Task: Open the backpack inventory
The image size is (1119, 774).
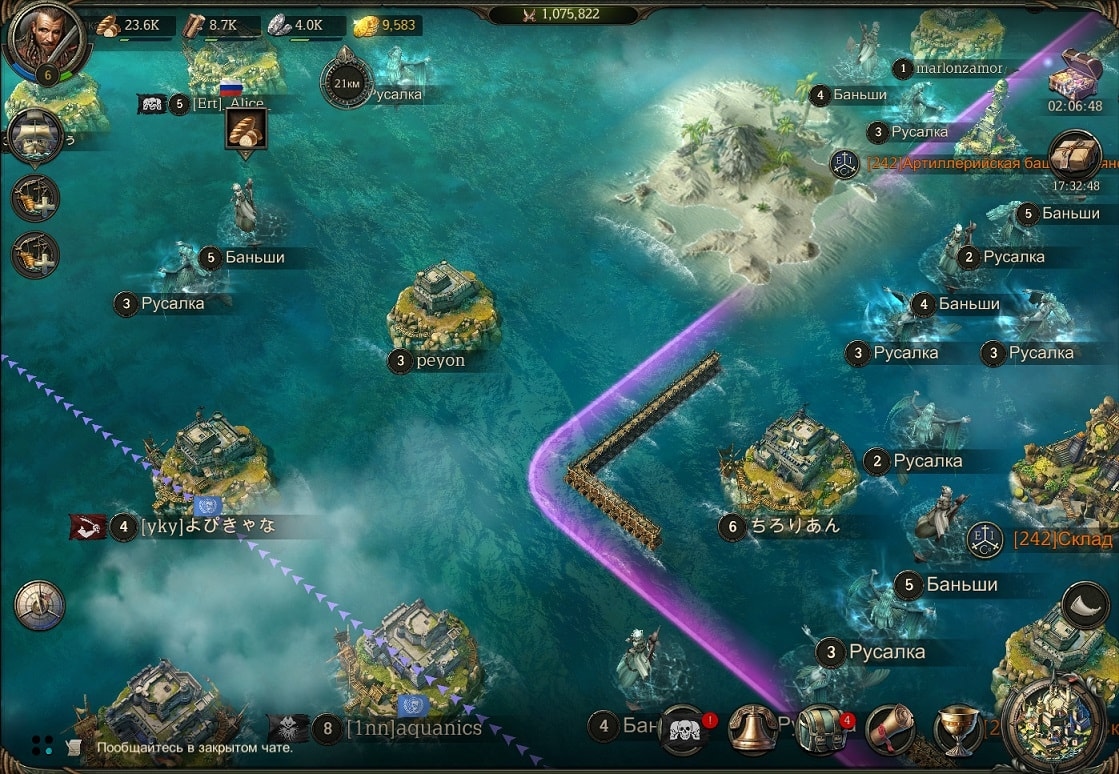Action: [822, 730]
